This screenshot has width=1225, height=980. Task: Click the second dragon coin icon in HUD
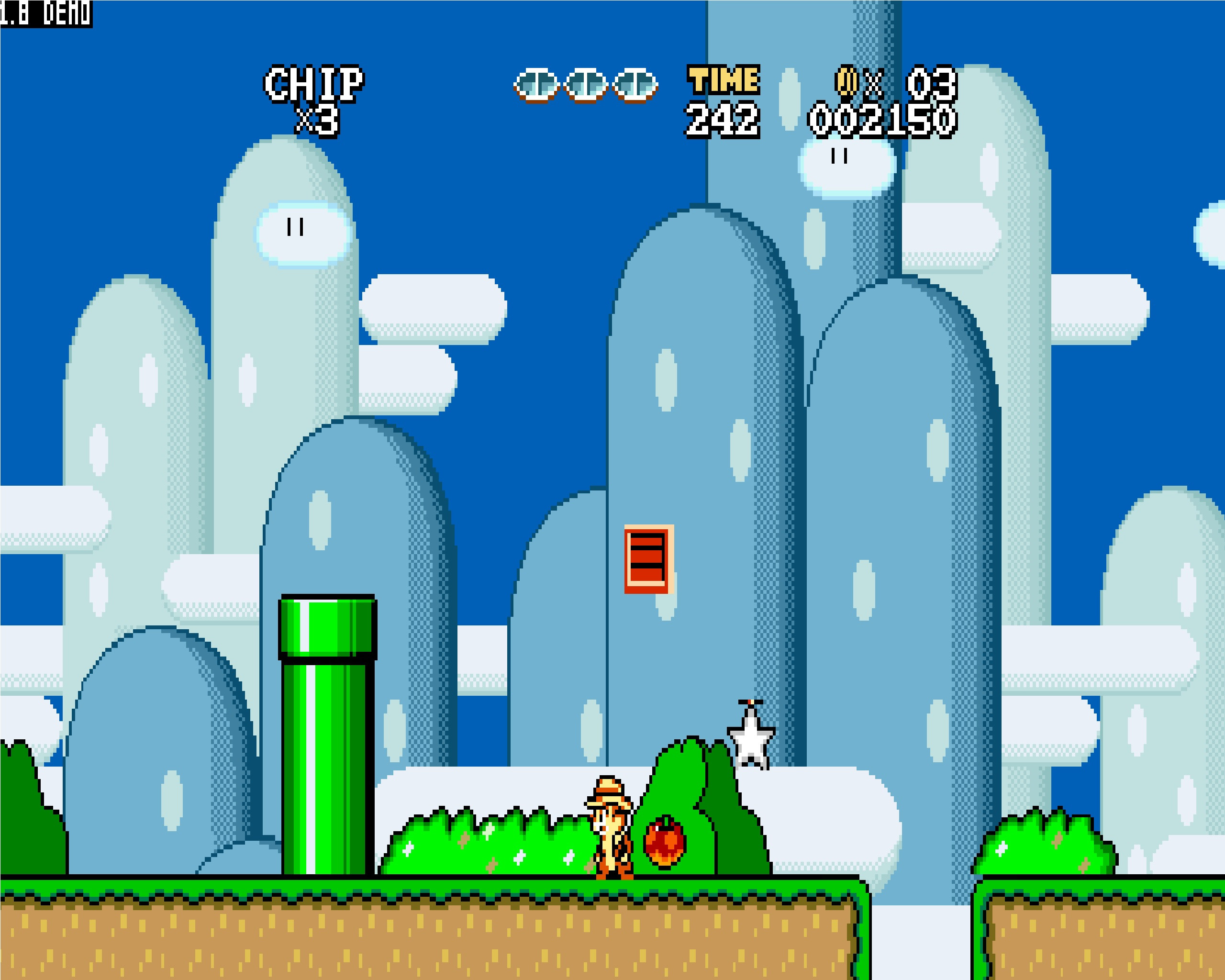585,84
